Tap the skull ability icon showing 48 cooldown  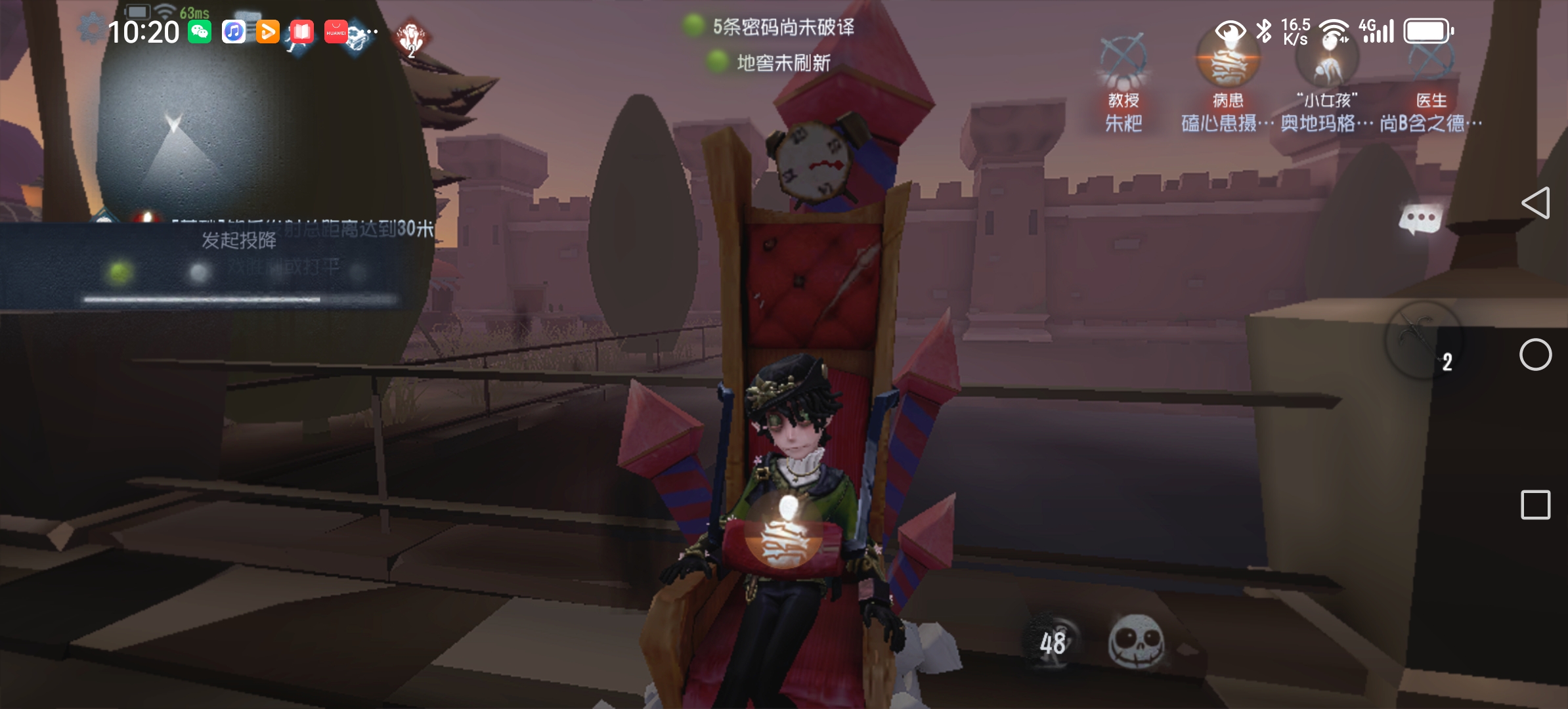tap(1139, 643)
